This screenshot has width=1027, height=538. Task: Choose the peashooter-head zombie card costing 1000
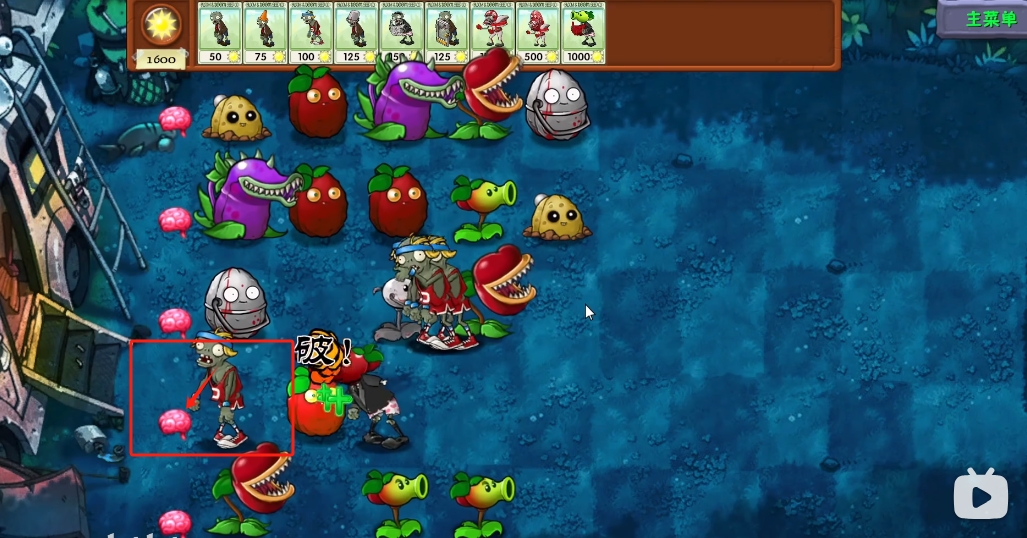583,33
